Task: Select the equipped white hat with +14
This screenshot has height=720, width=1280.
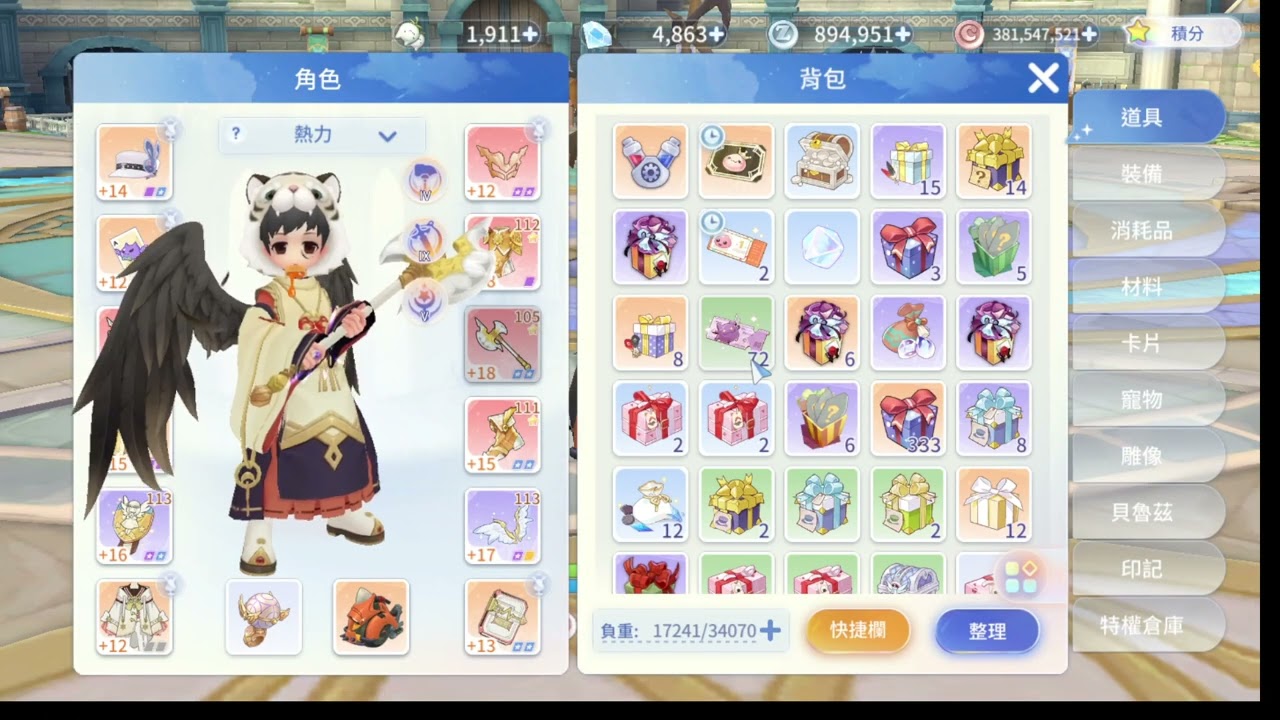Action: [133, 160]
